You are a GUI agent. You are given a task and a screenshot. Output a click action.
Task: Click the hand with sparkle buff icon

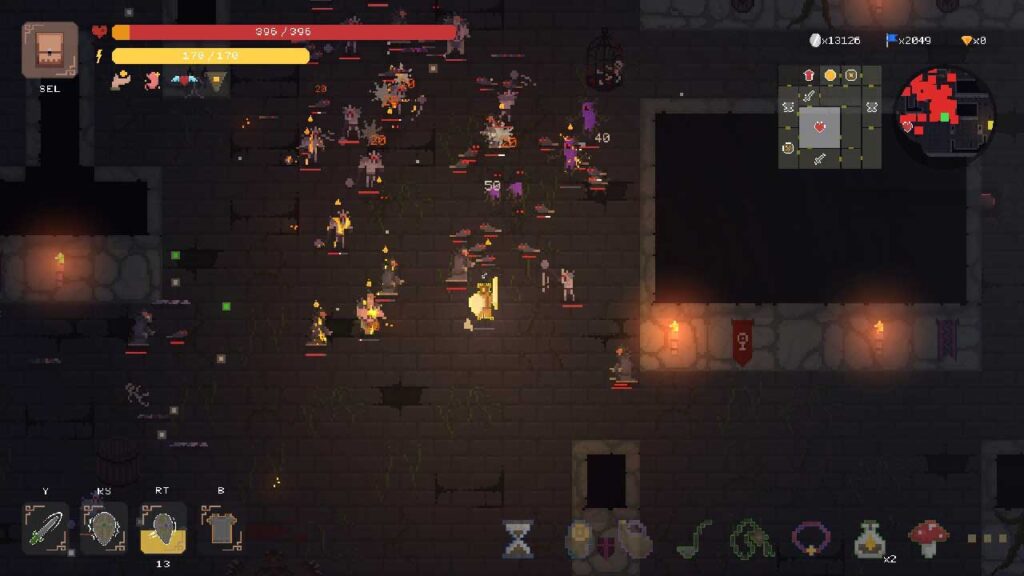(121, 80)
